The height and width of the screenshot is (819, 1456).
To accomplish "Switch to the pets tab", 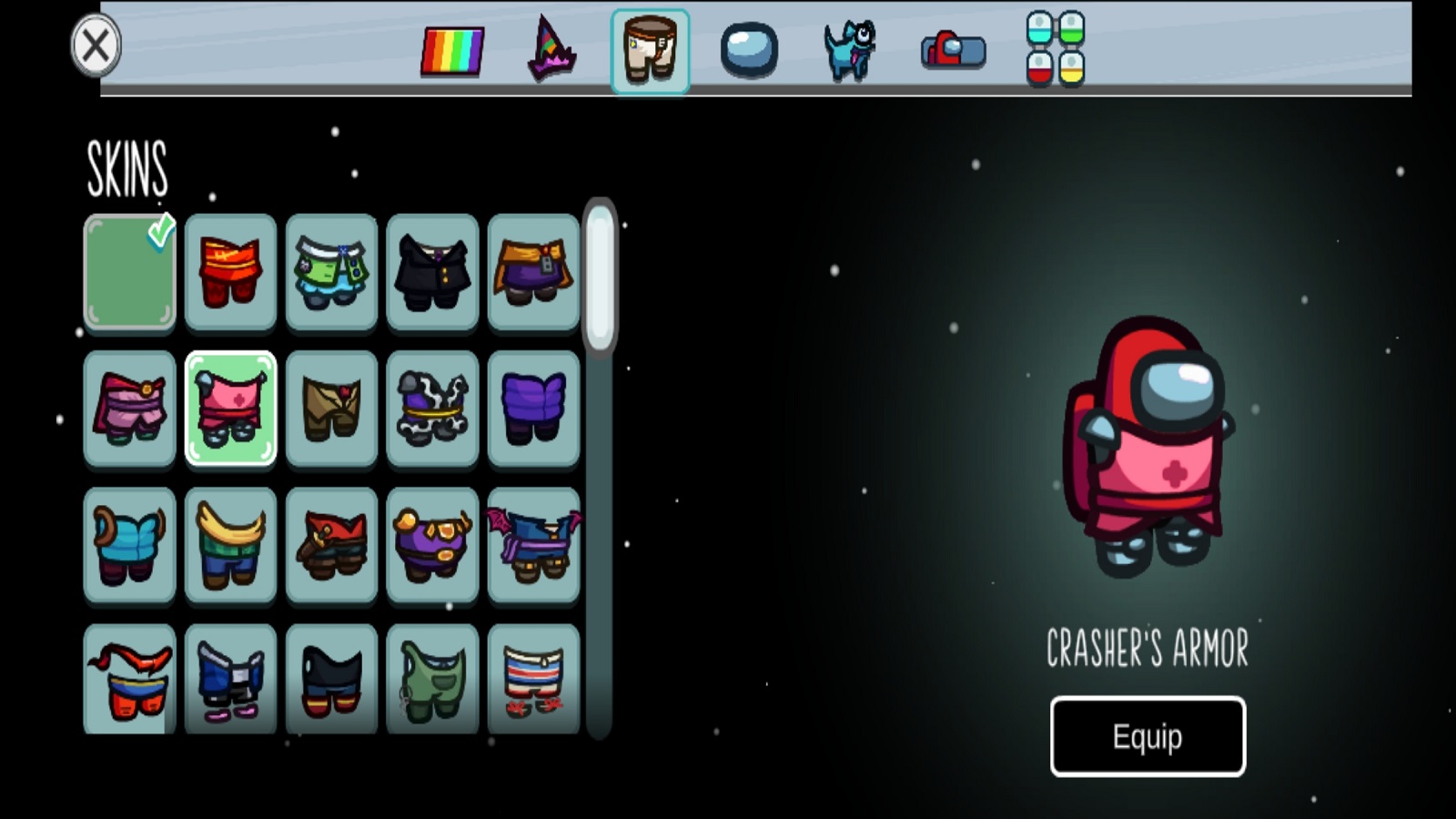I will coord(849,51).
